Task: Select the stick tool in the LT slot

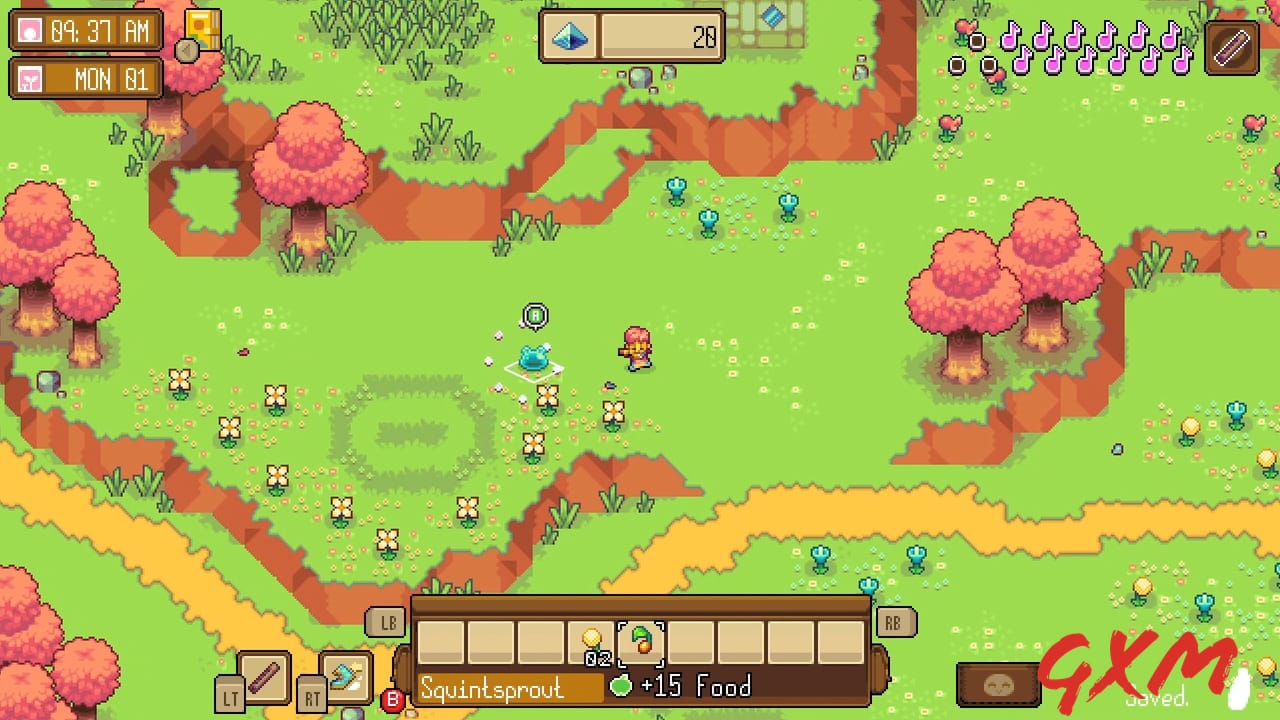Action: (264, 676)
